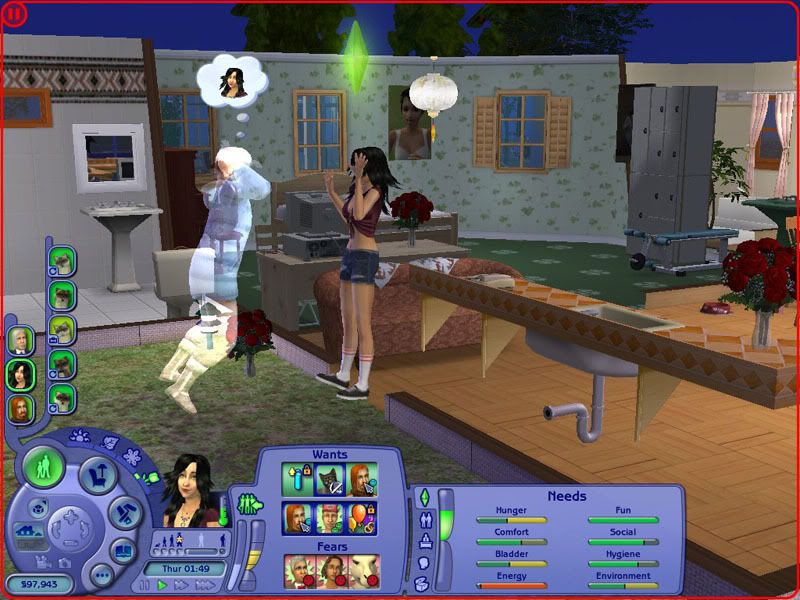This screenshot has width=800, height=600.
Task: Click the black cat want slot
Action: click(331, 481)
